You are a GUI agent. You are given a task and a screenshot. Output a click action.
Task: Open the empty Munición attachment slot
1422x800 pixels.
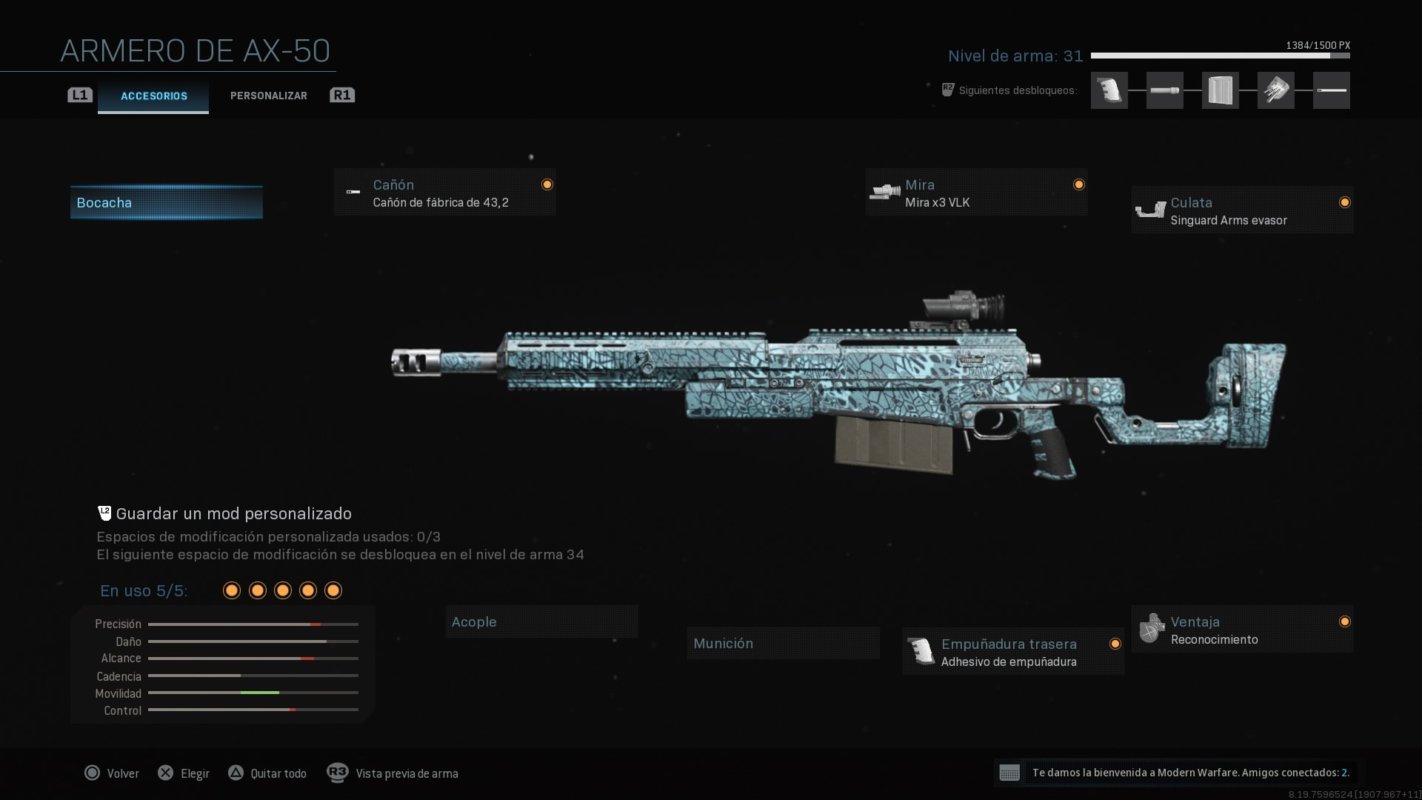point(783,643)
